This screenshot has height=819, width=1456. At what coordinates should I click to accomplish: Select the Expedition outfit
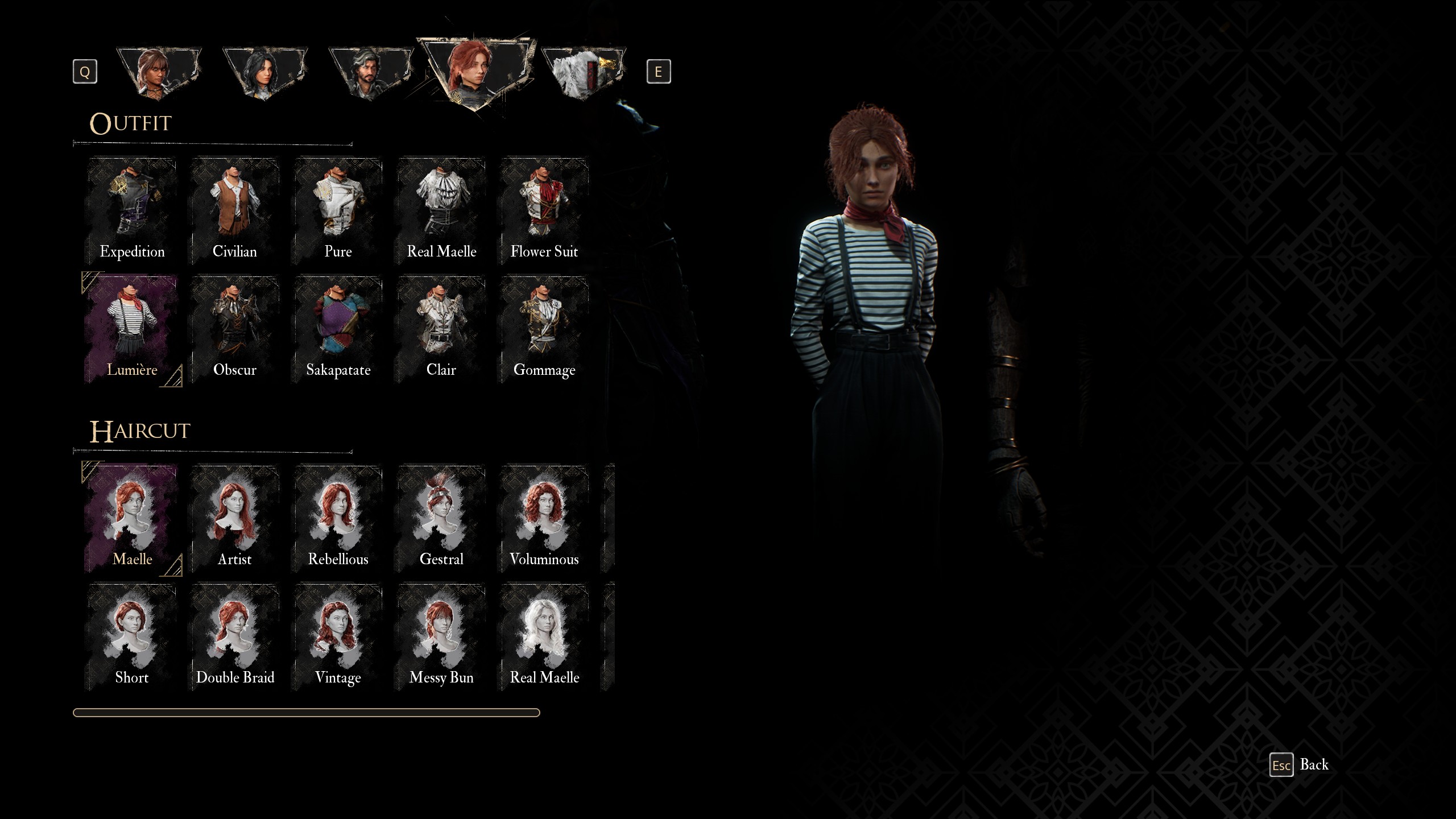[132, 210]
